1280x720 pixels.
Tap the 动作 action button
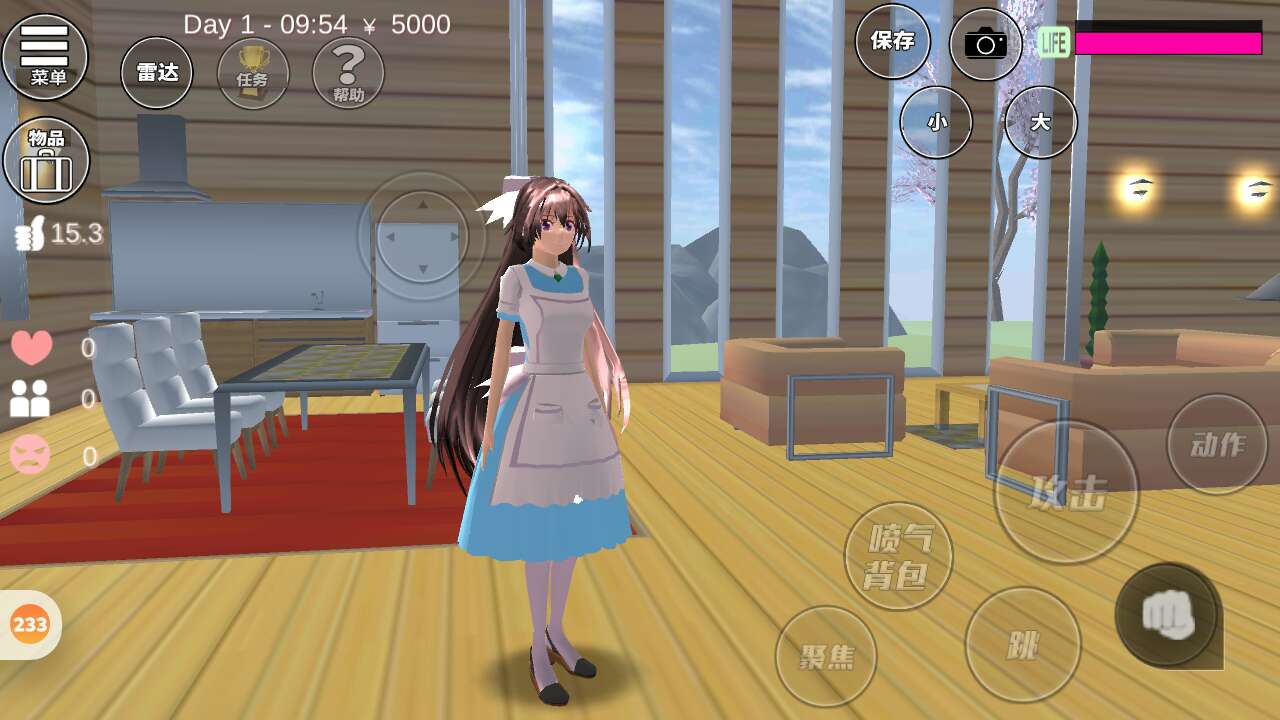(x=1217, y=444)
